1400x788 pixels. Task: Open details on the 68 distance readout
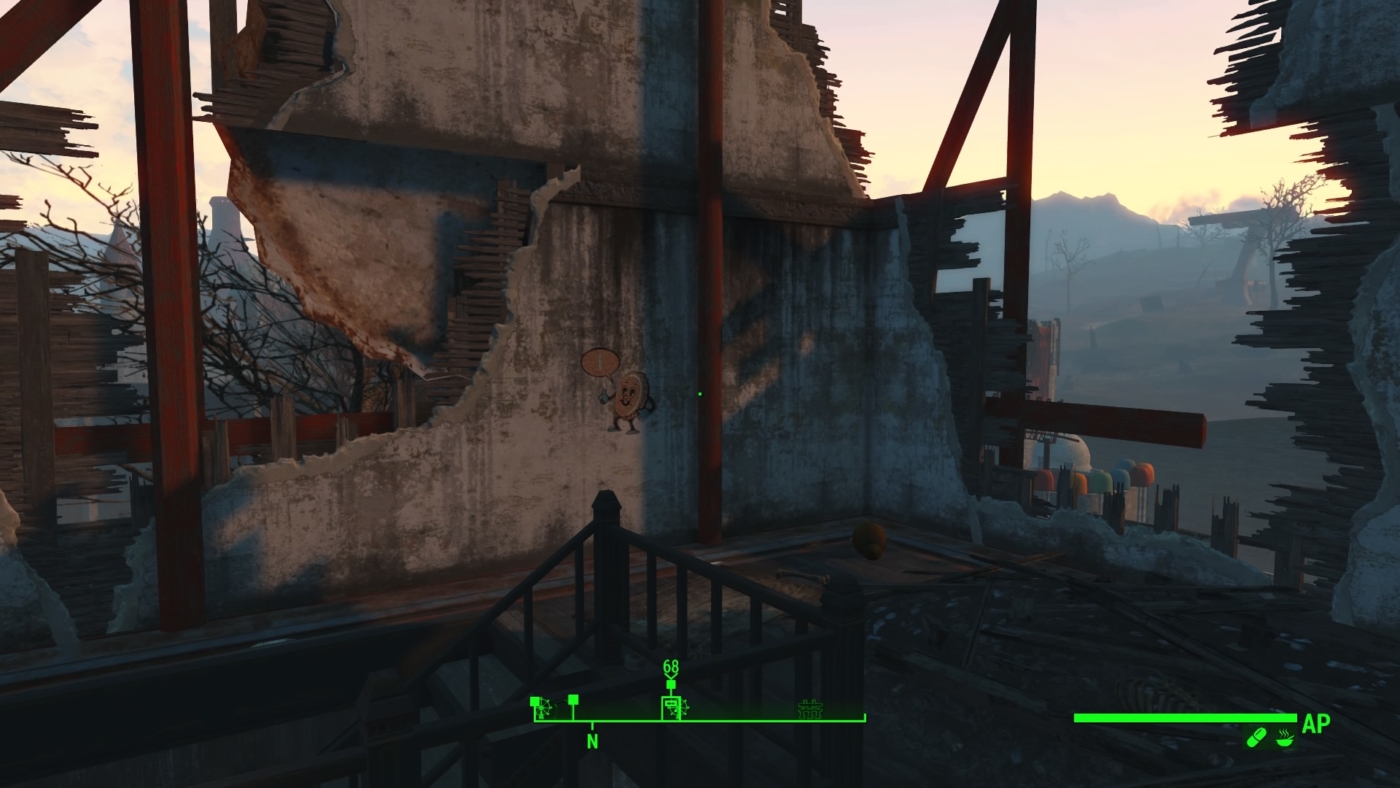pos(670,664)
